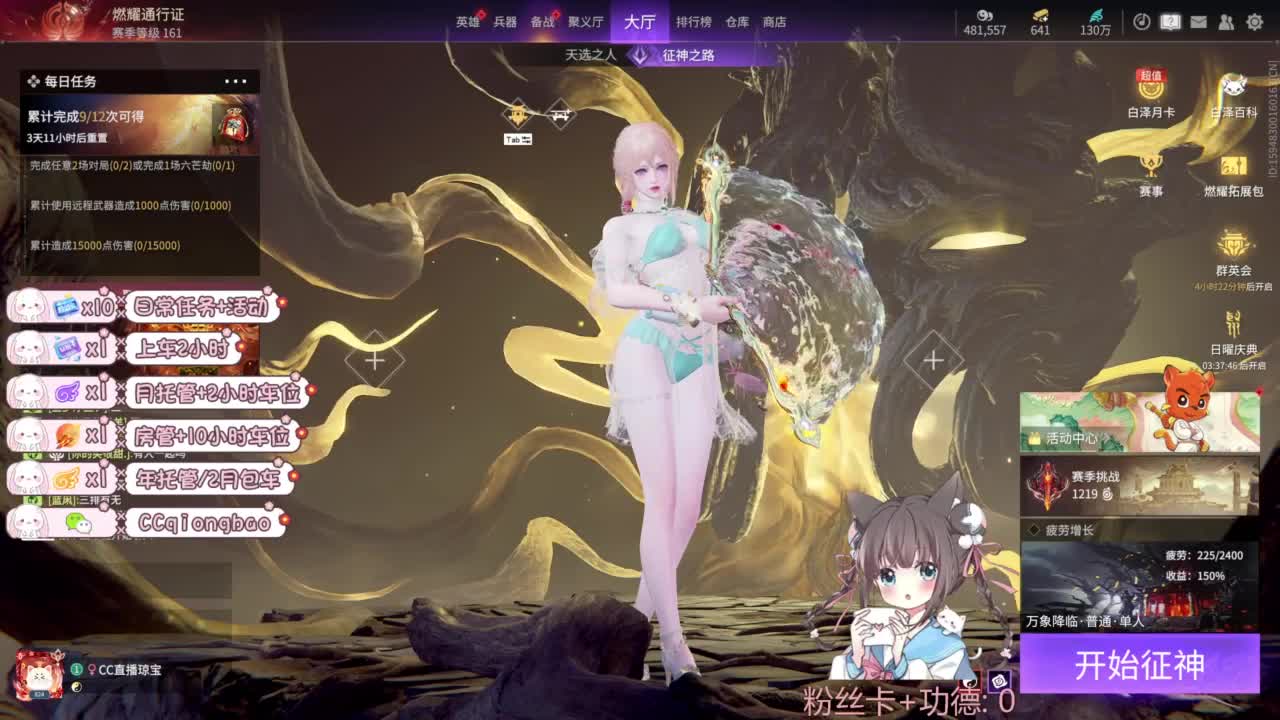Click the timer clock icon near top right
The height and width of the screenshot is (720, 1280).
(1143, 21)
